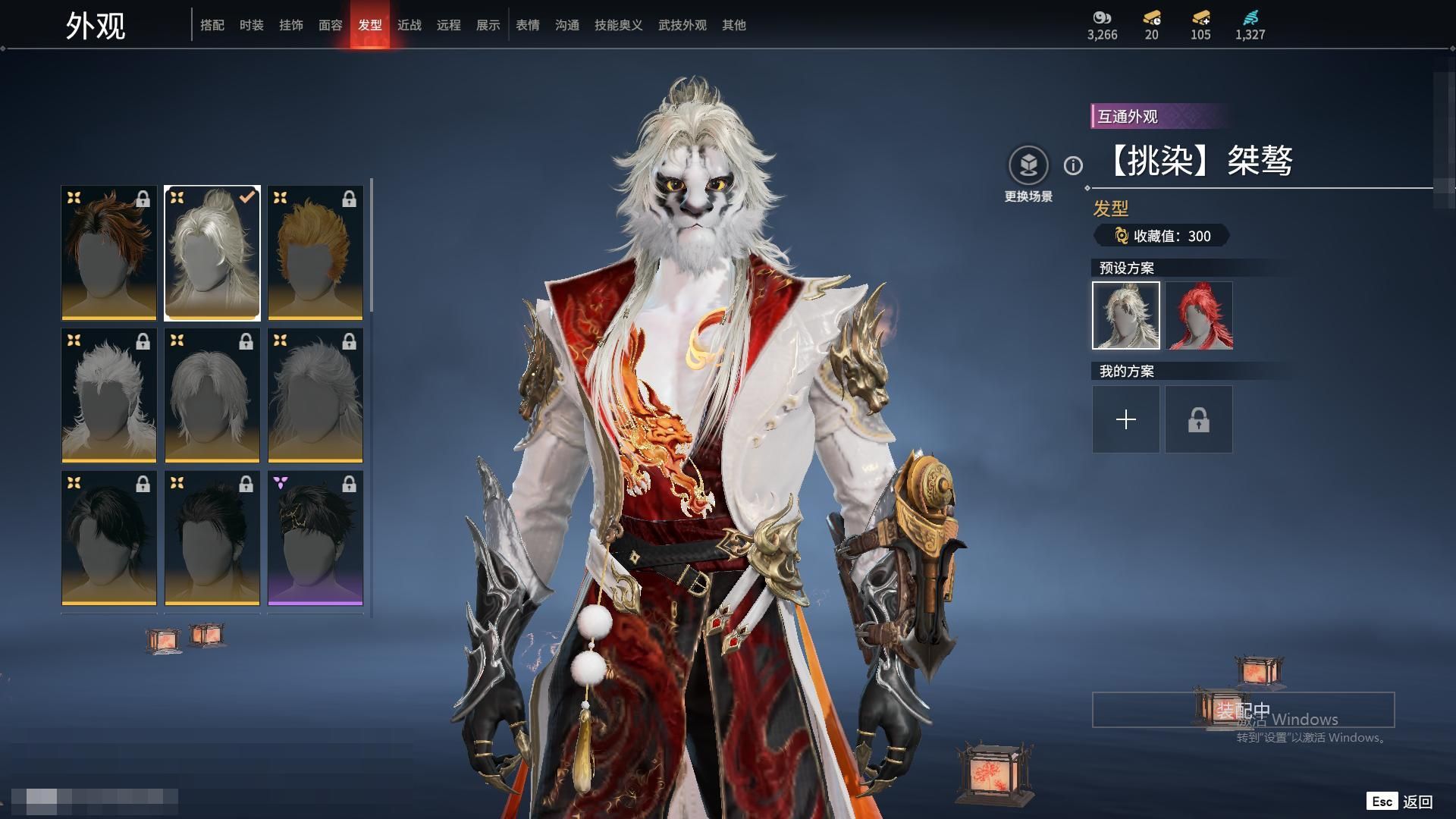This screenshot has height=819, width=1456.
Task: Add a new custom scheme with plus
Action: click(x=1126, y=419)
